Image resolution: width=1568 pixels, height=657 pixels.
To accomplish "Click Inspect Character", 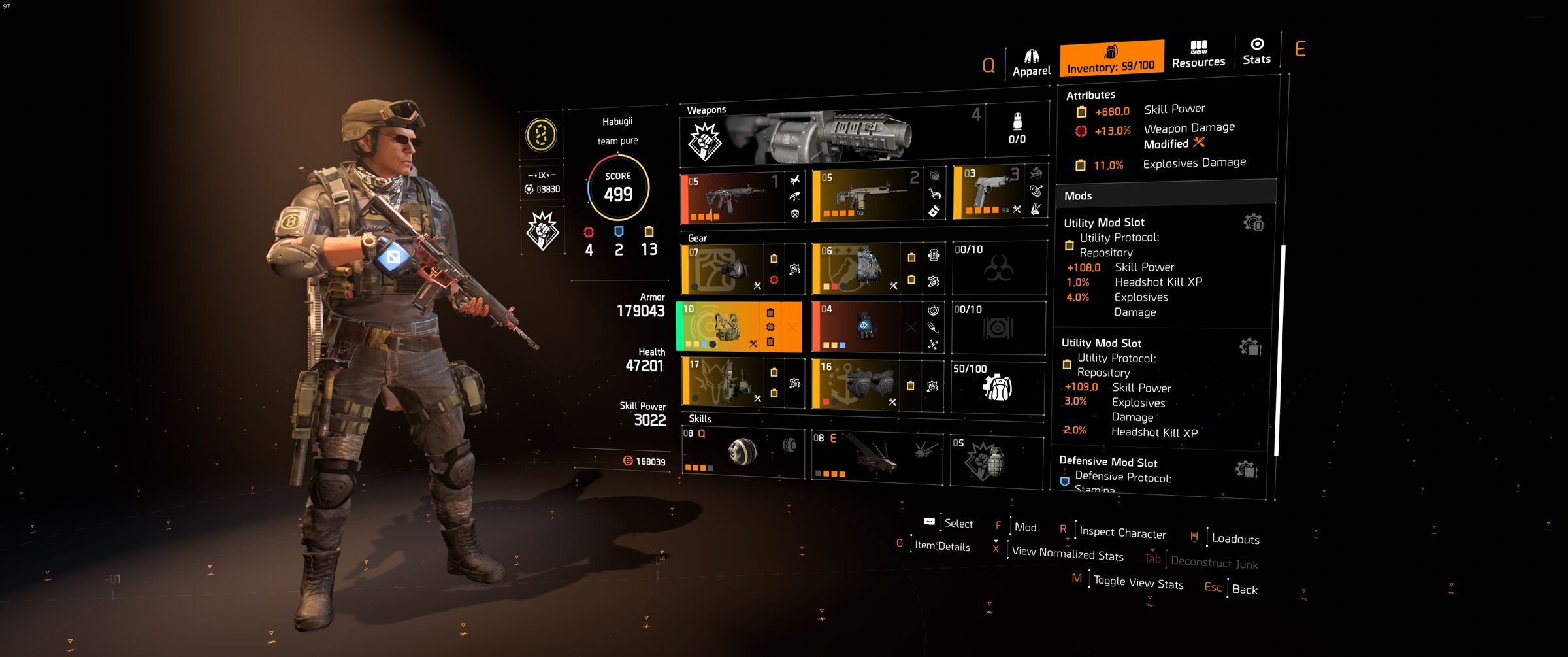I will tap(1122, 533).
